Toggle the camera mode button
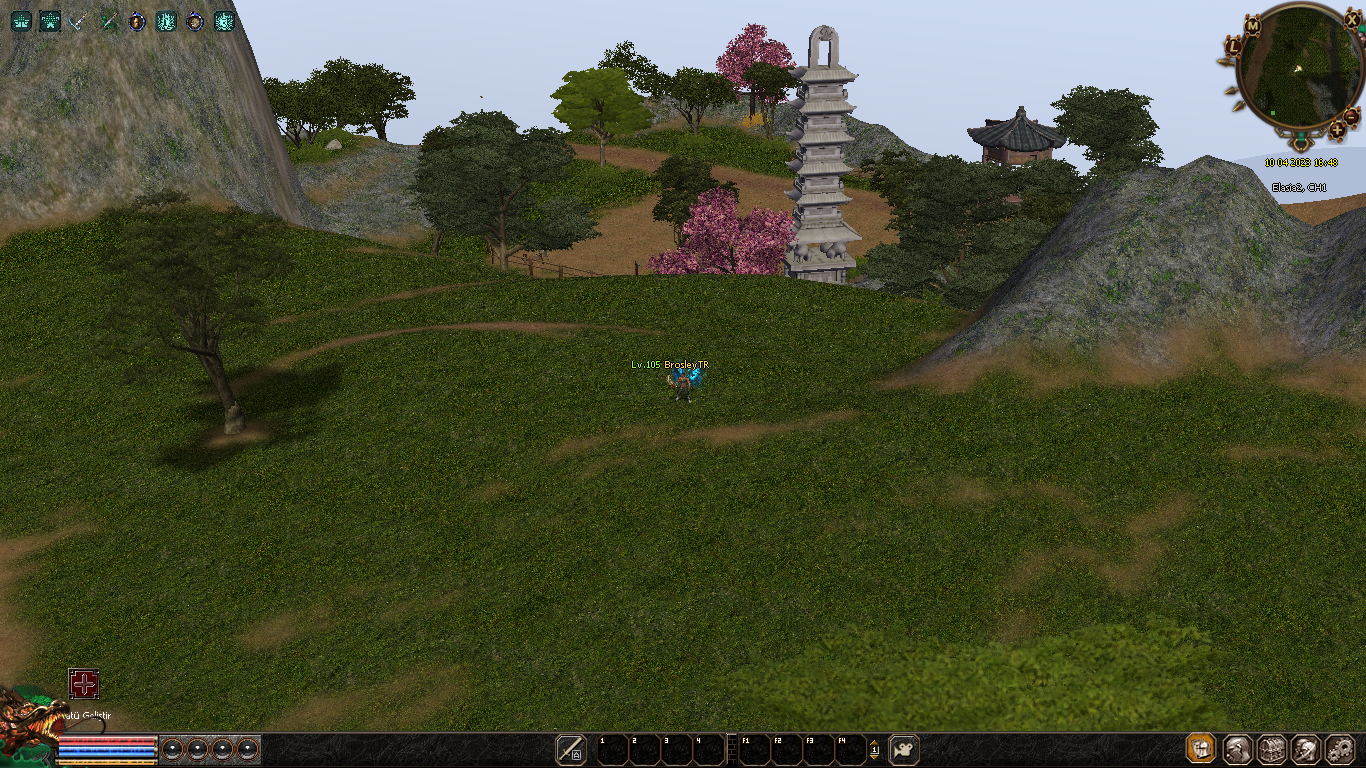 pyautogui.click(x=904, y=749)
